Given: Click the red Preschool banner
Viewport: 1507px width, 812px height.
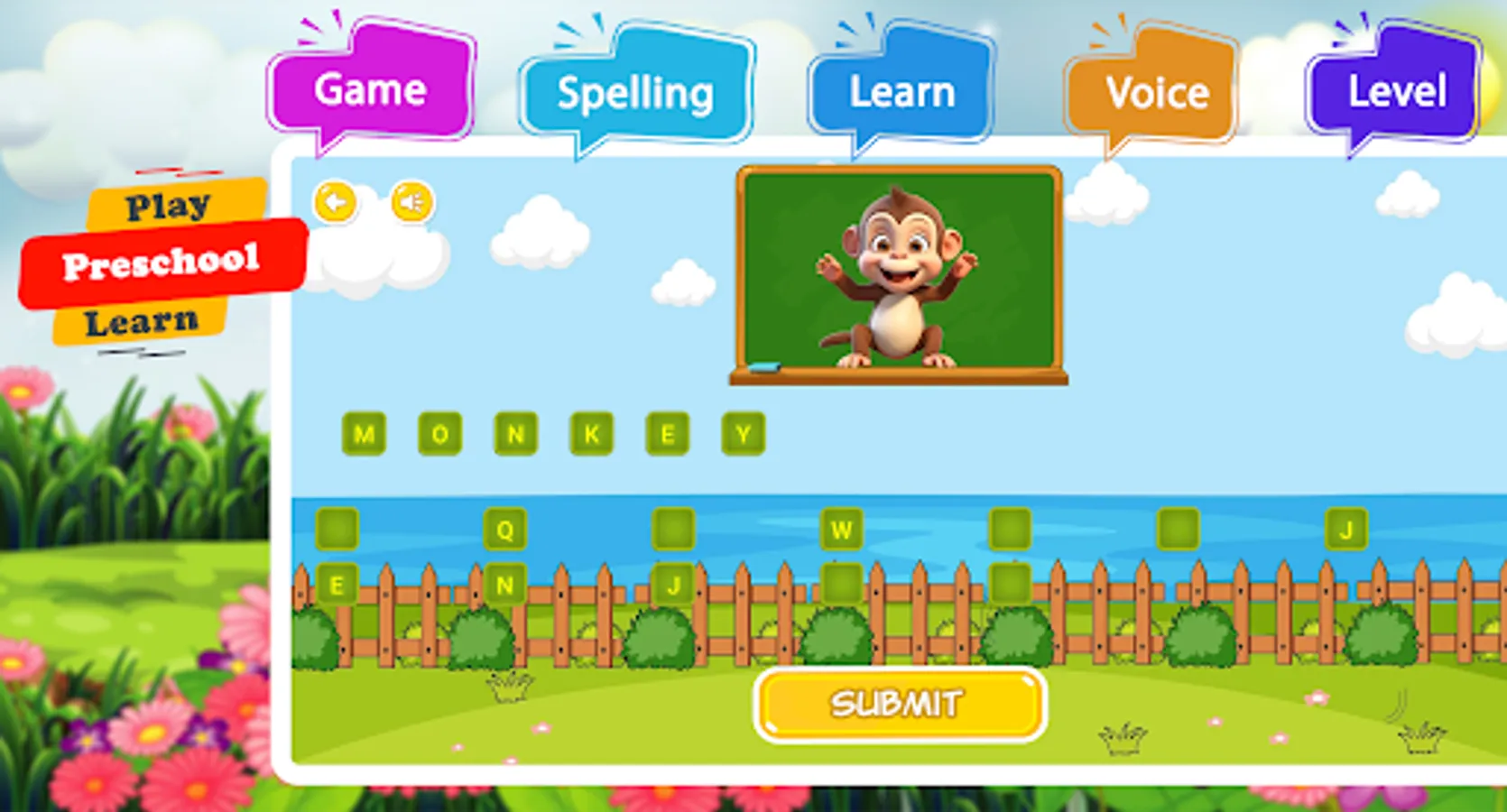Looking at the screenshot, I should pos(162,262).
